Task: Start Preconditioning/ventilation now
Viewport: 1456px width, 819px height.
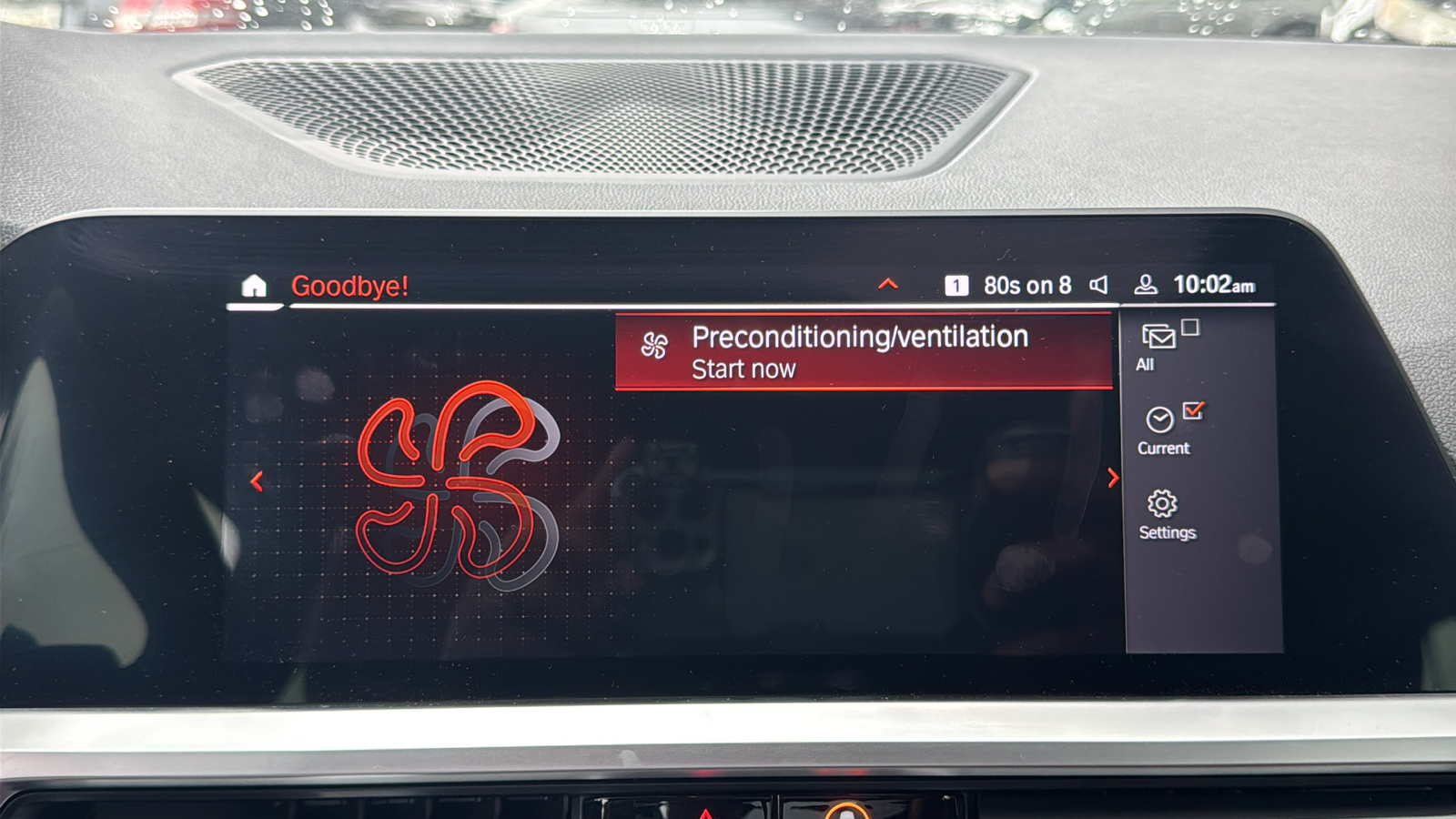Action: (863, 352)
